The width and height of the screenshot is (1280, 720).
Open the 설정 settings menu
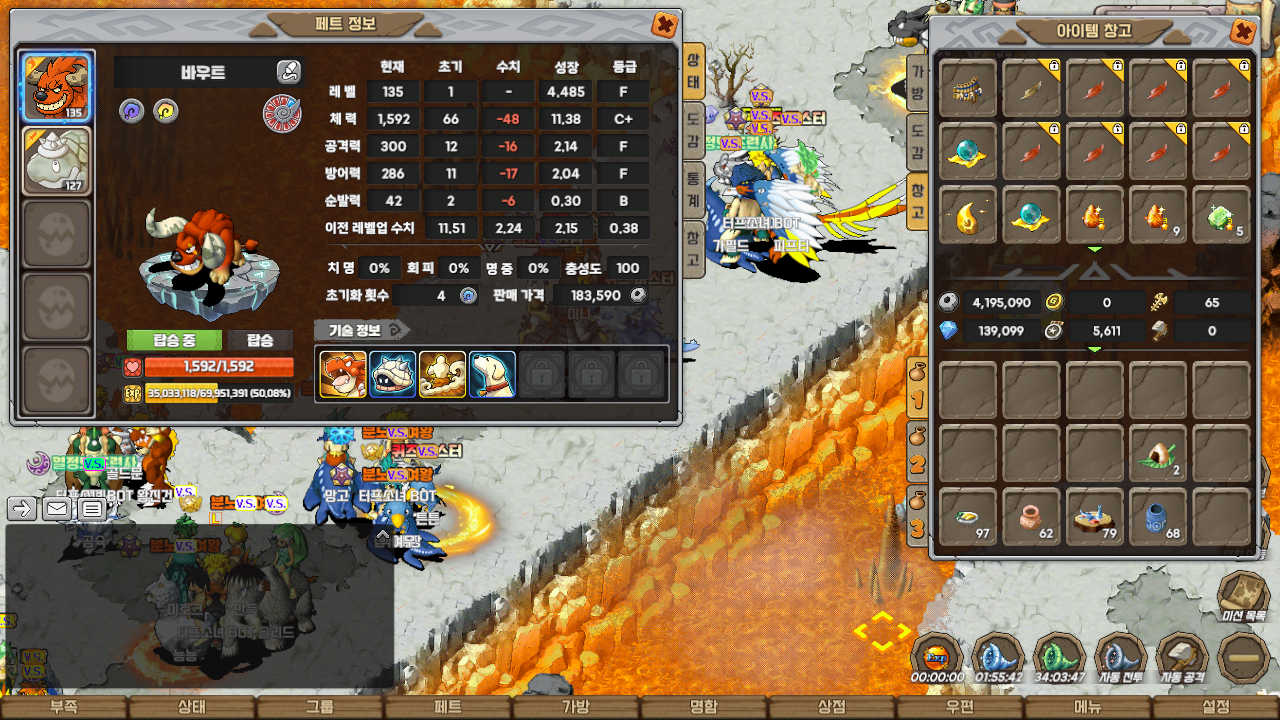point(1216,707)
